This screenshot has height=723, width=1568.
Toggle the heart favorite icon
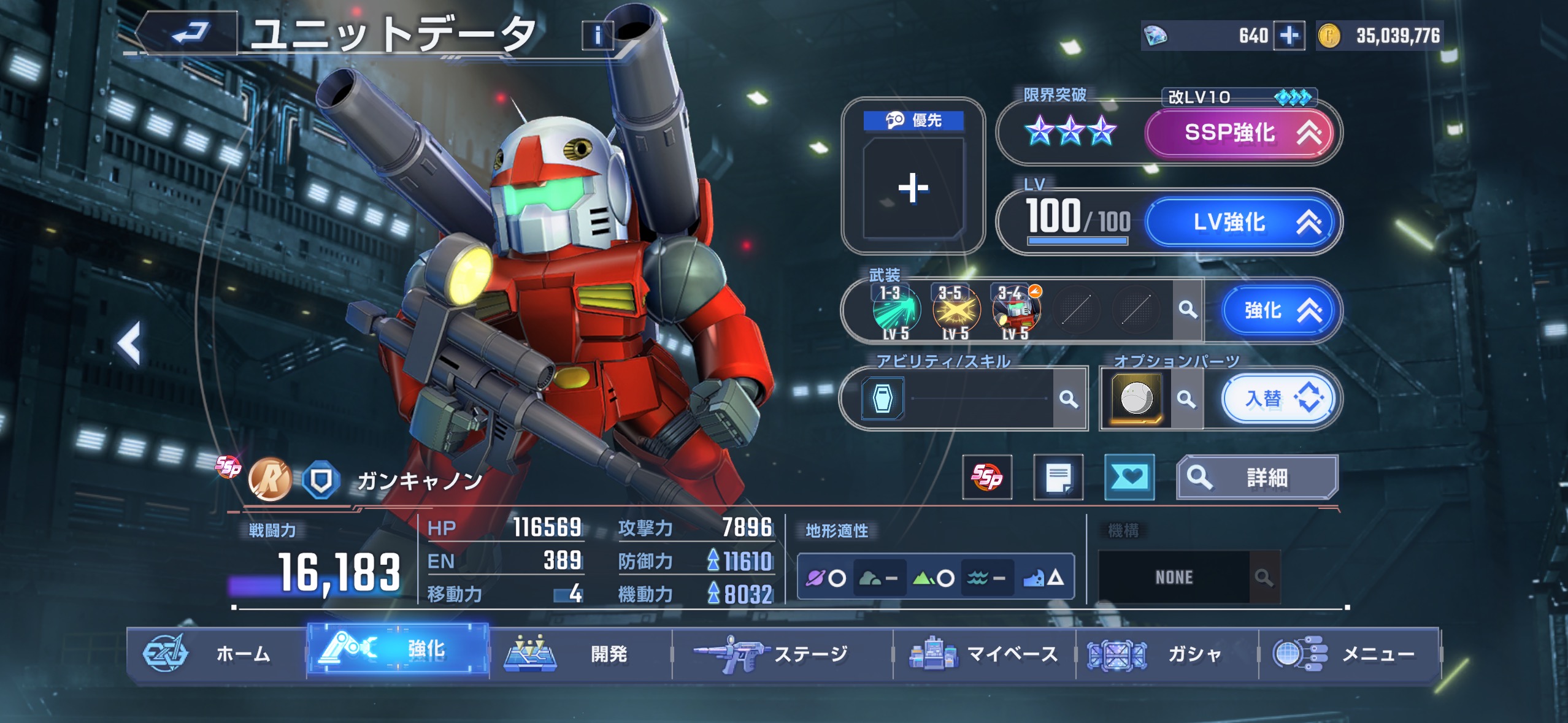coord(1129,477)
